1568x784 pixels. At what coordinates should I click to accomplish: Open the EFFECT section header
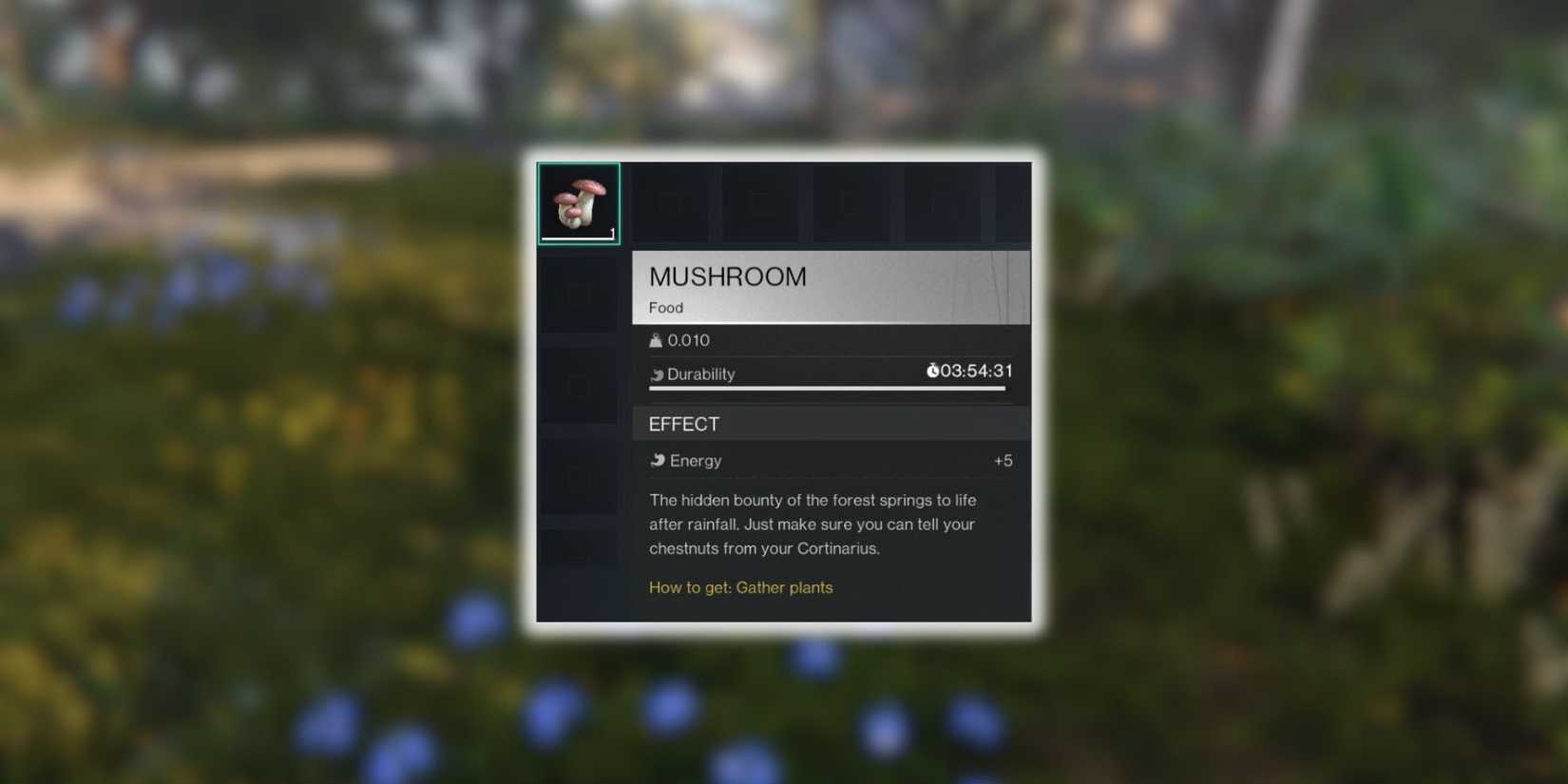683,424
